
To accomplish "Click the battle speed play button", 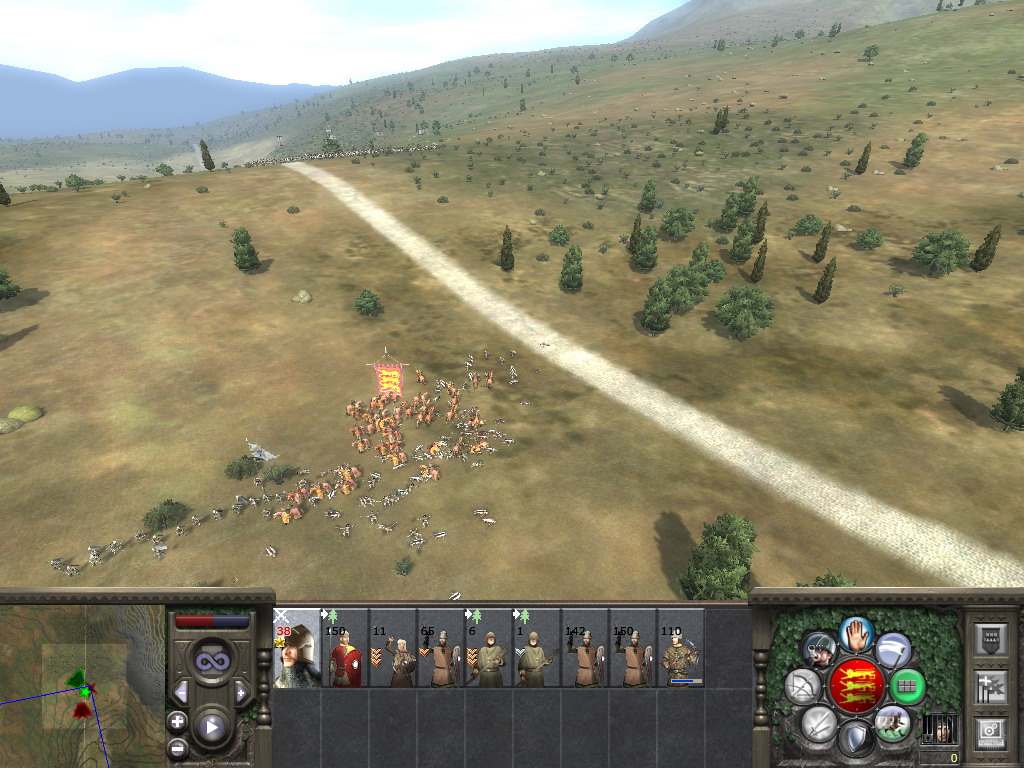I will coord(212,727).
